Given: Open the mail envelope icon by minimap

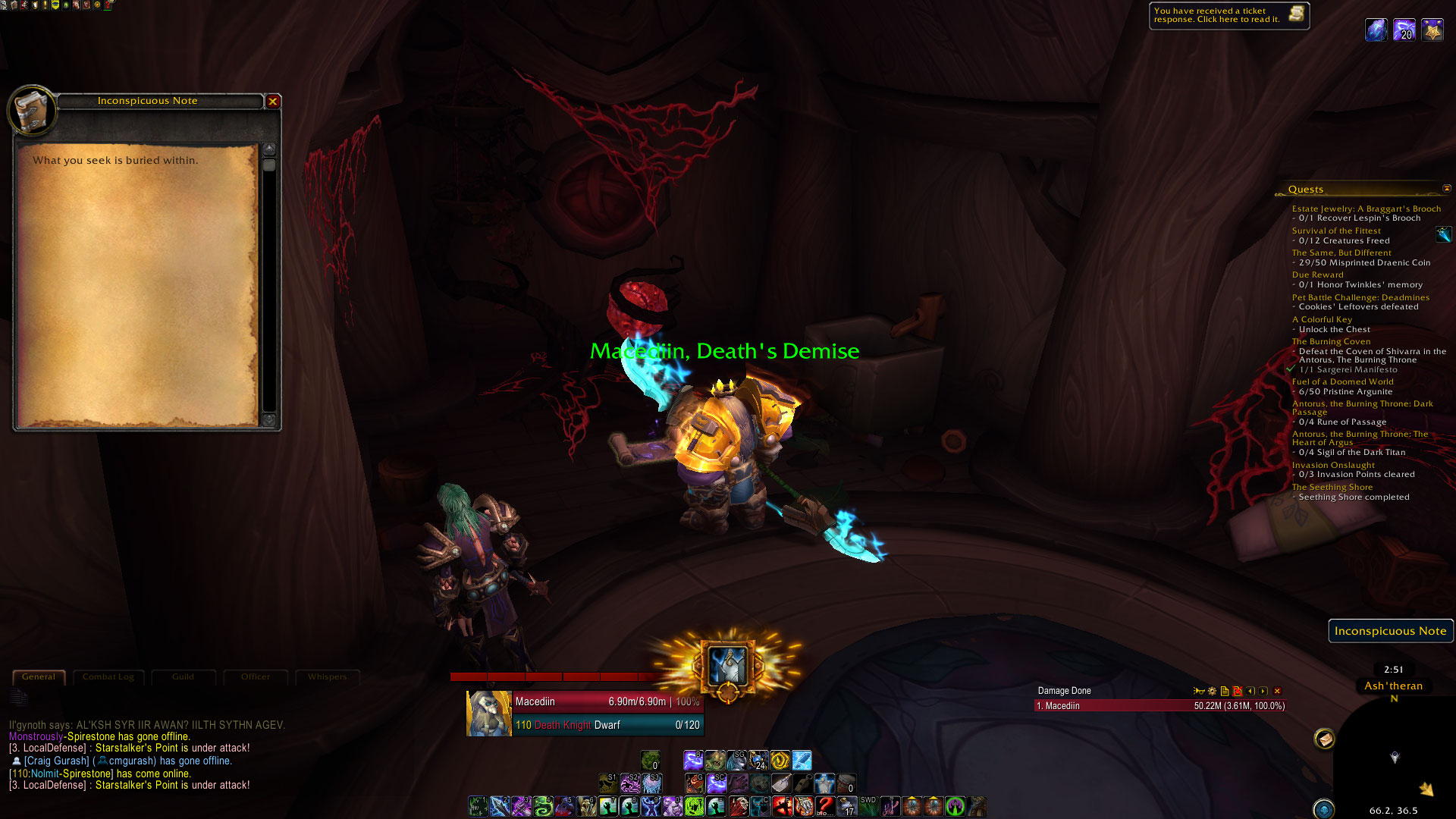Looking at the screenshot, I should coord(1324,739).
